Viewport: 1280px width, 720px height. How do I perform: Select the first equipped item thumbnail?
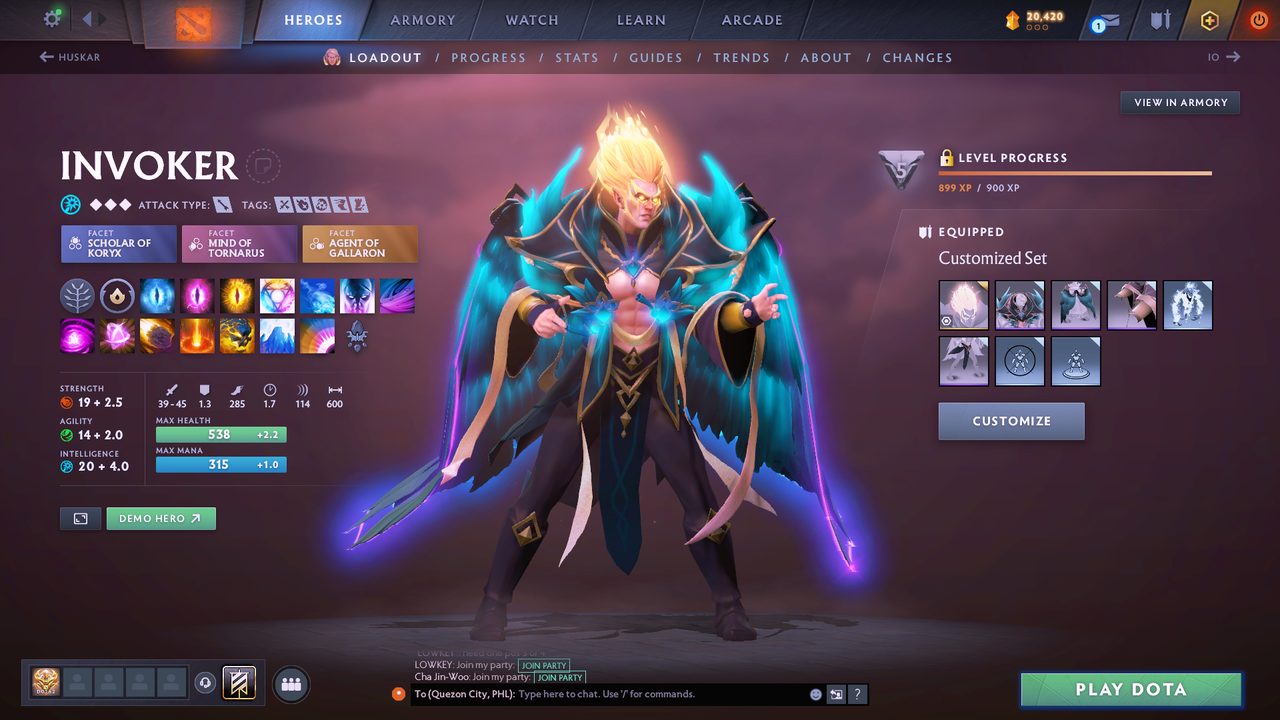[x=963, y=304]
